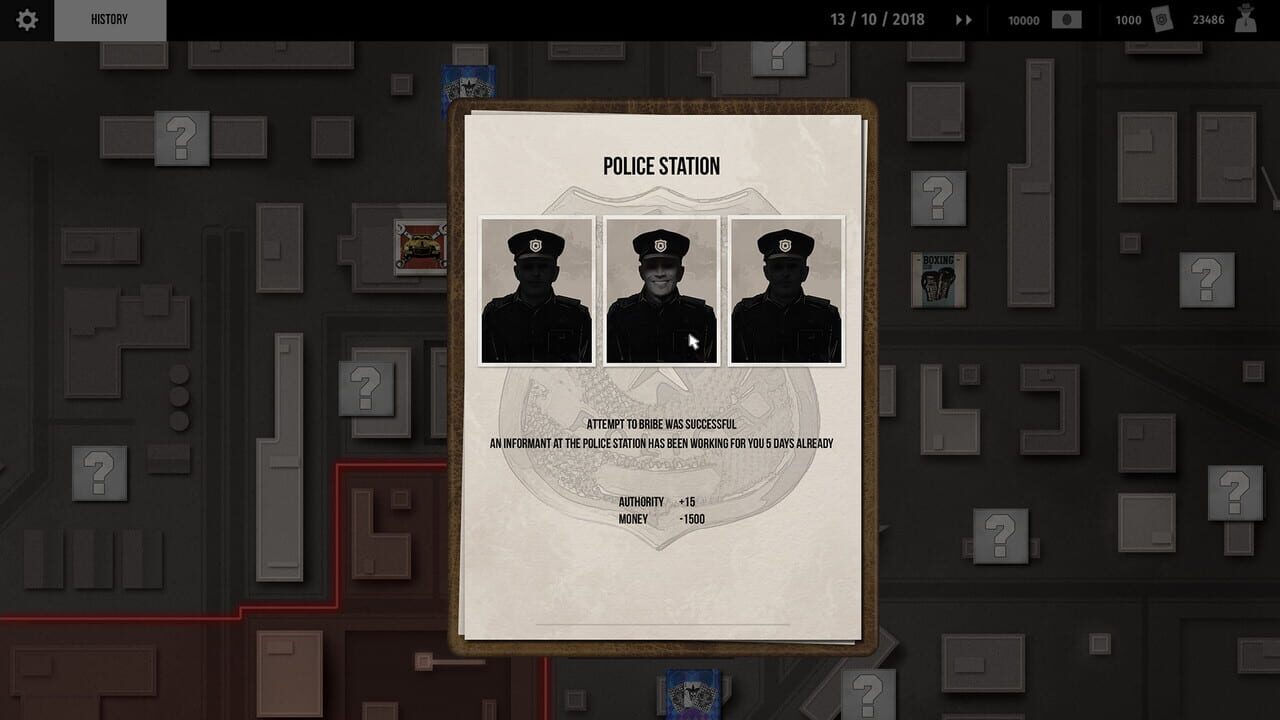Open the settings gear menu
The image size is (1280, 720).
click(x=26, y=18)
